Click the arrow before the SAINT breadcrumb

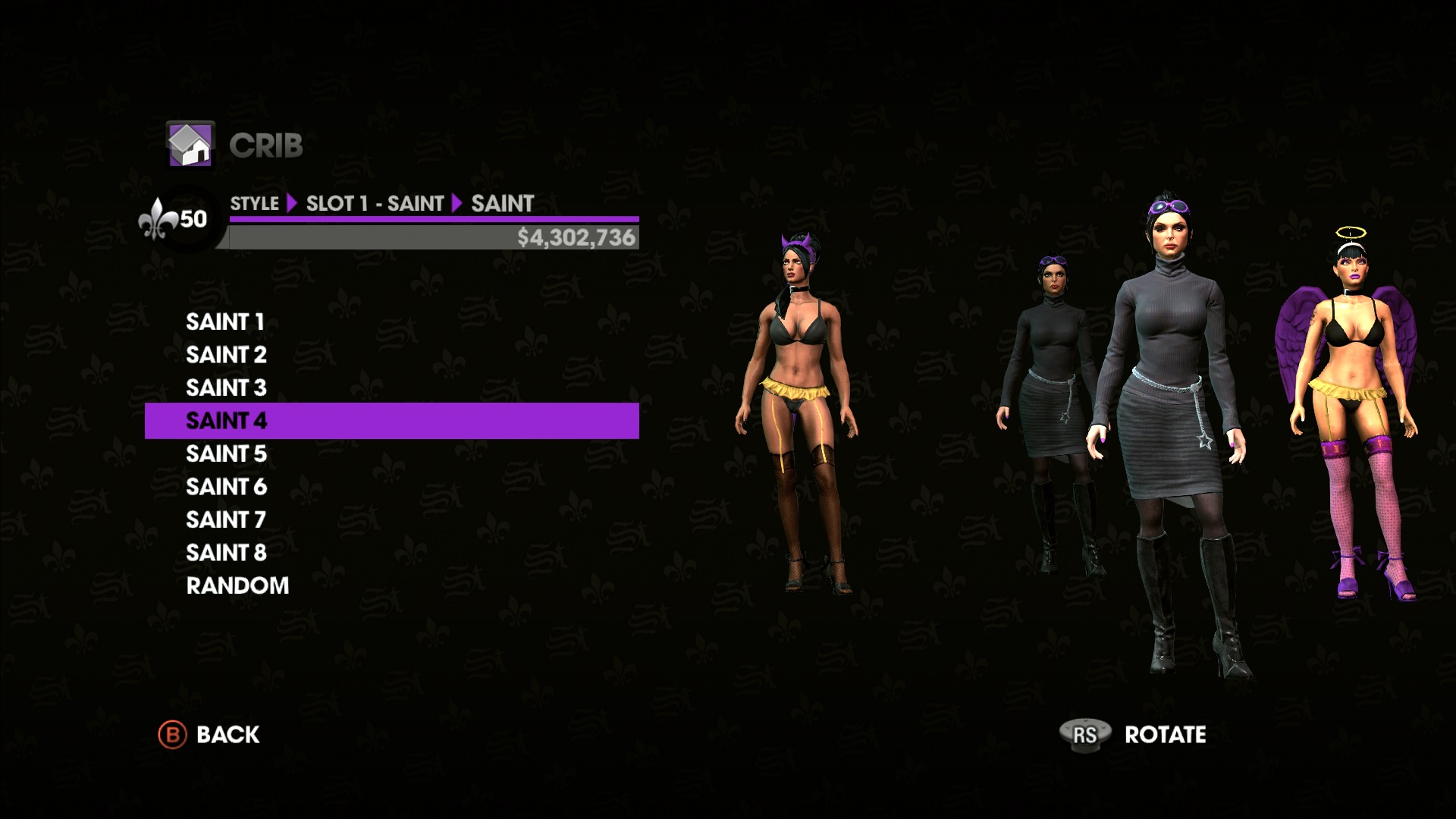458,203
